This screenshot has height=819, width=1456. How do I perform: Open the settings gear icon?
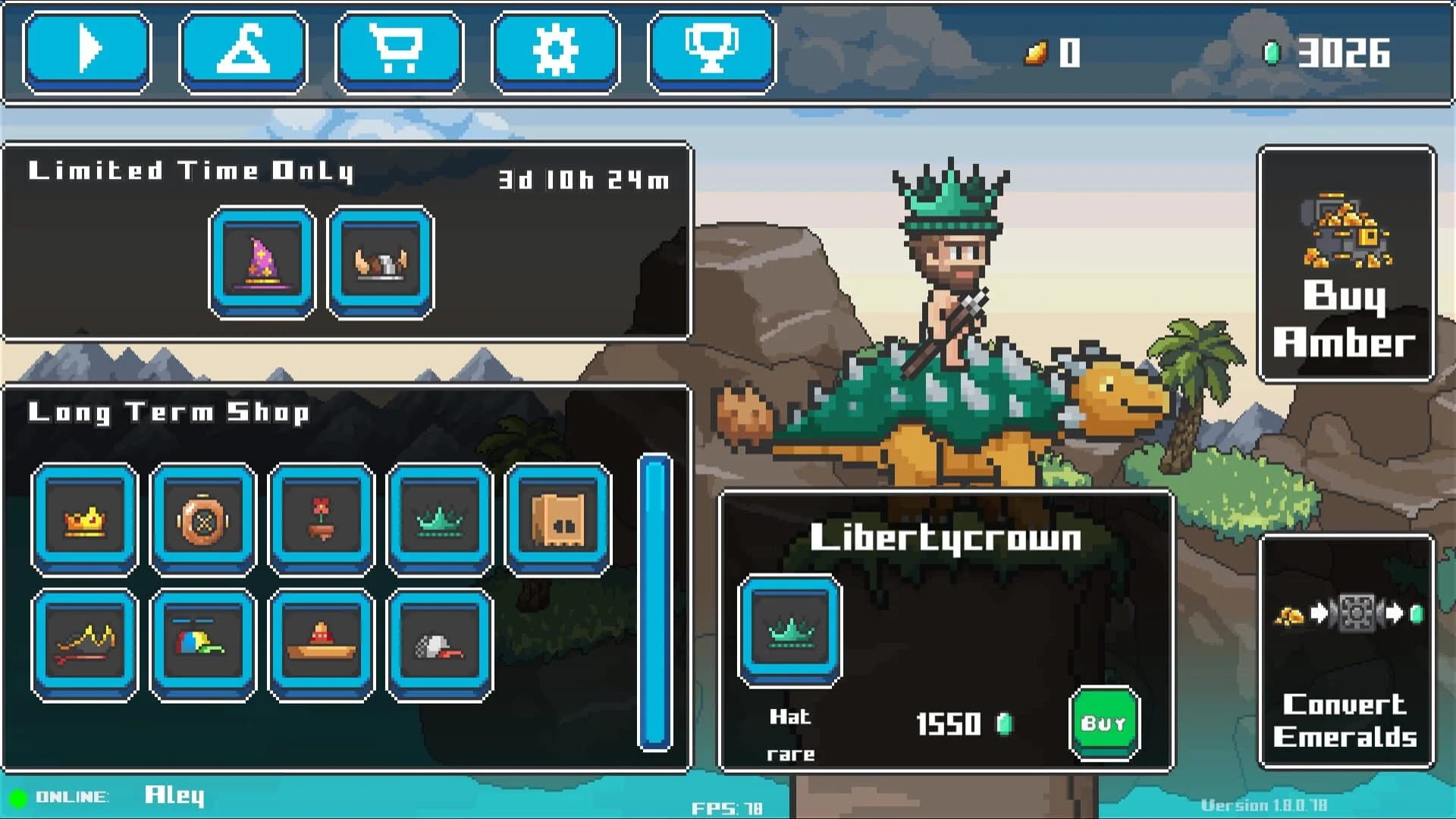(556, 52)
